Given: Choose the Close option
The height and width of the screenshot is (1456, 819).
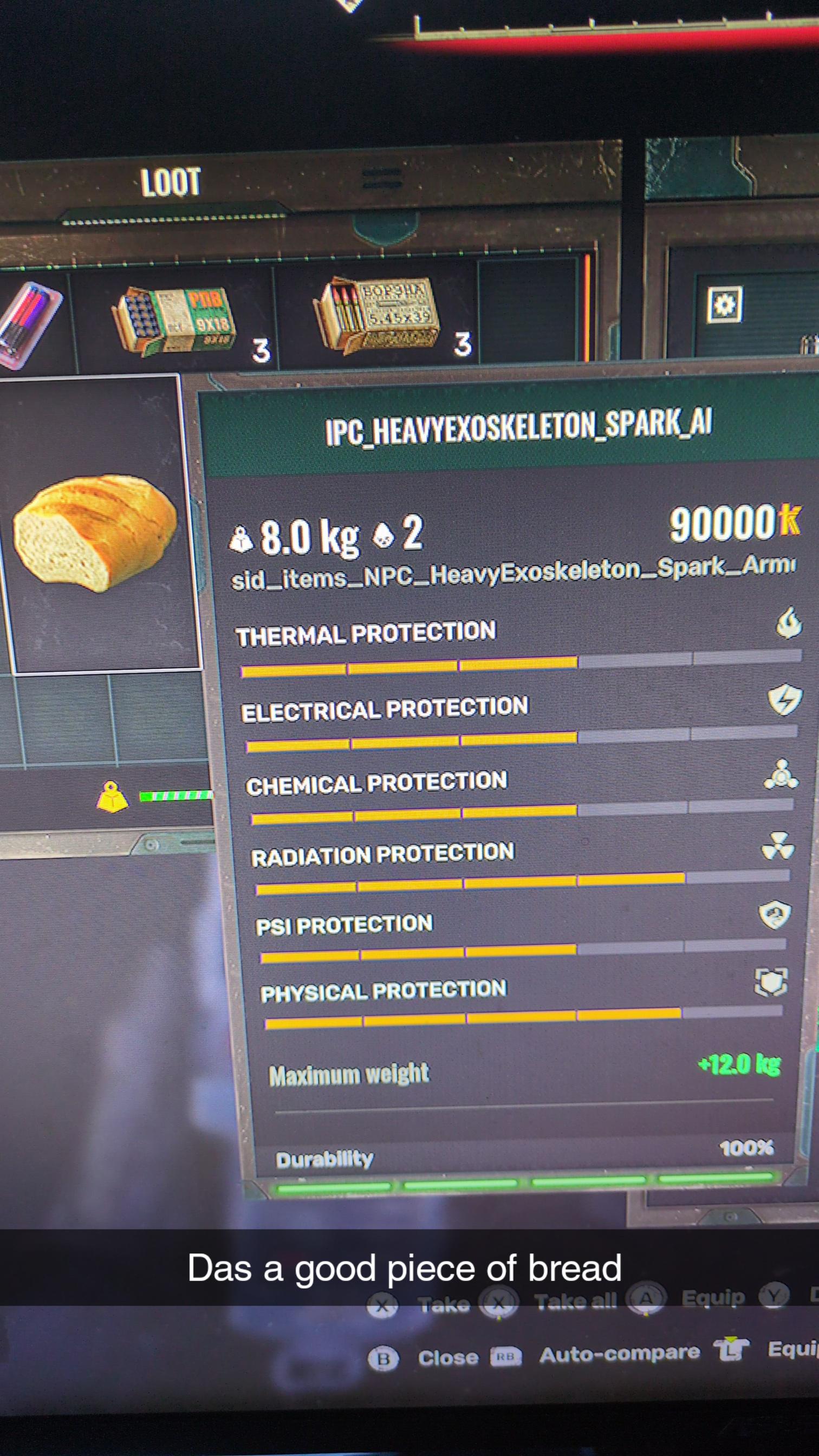Looking at the screenshot, I should 447,1357.
